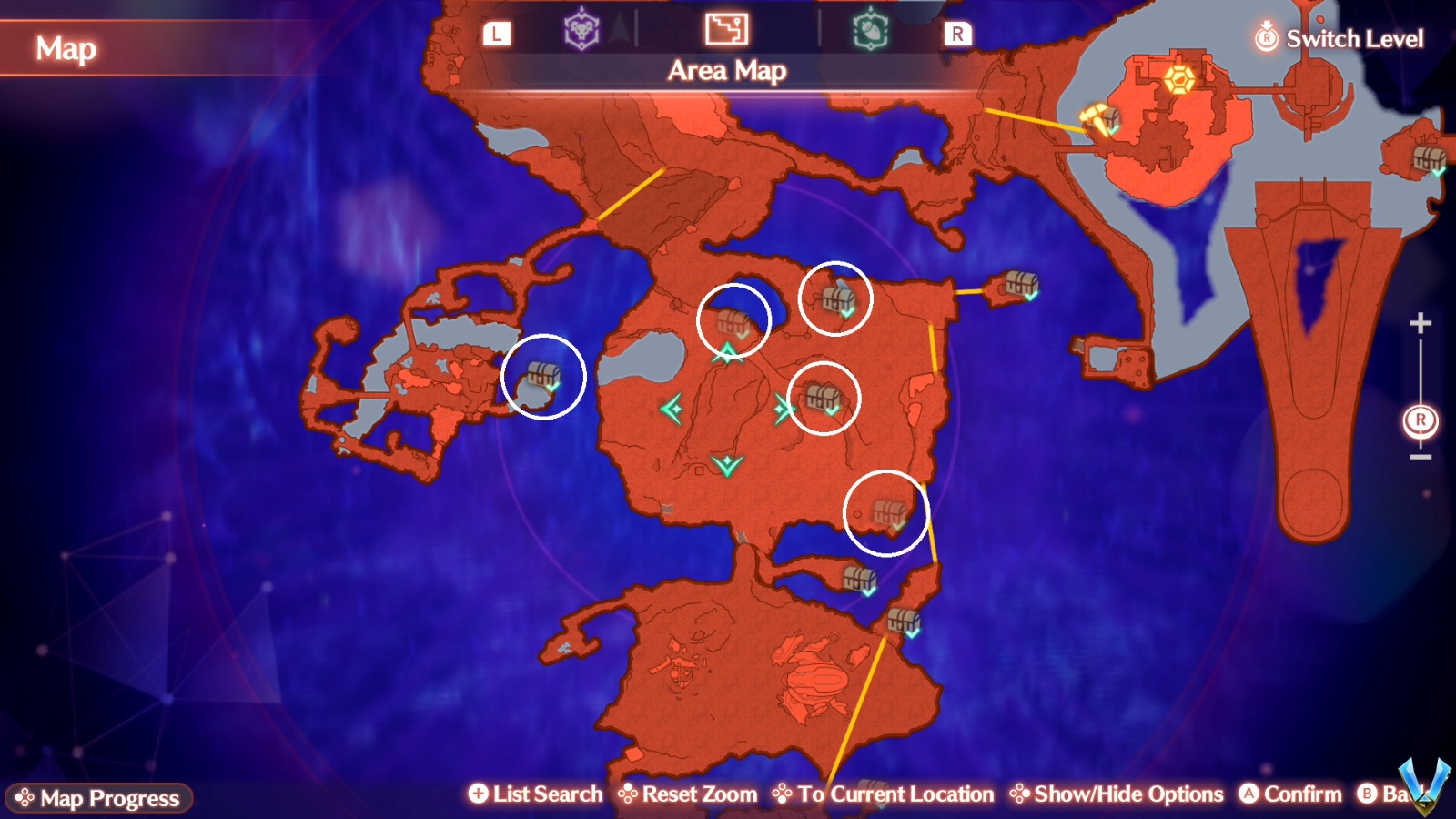Image resolution: width=1456 pixels, height=819 pixels.
Task: Click the treasure chest inside the north-central white circle
Action: (x=735, y=318)
